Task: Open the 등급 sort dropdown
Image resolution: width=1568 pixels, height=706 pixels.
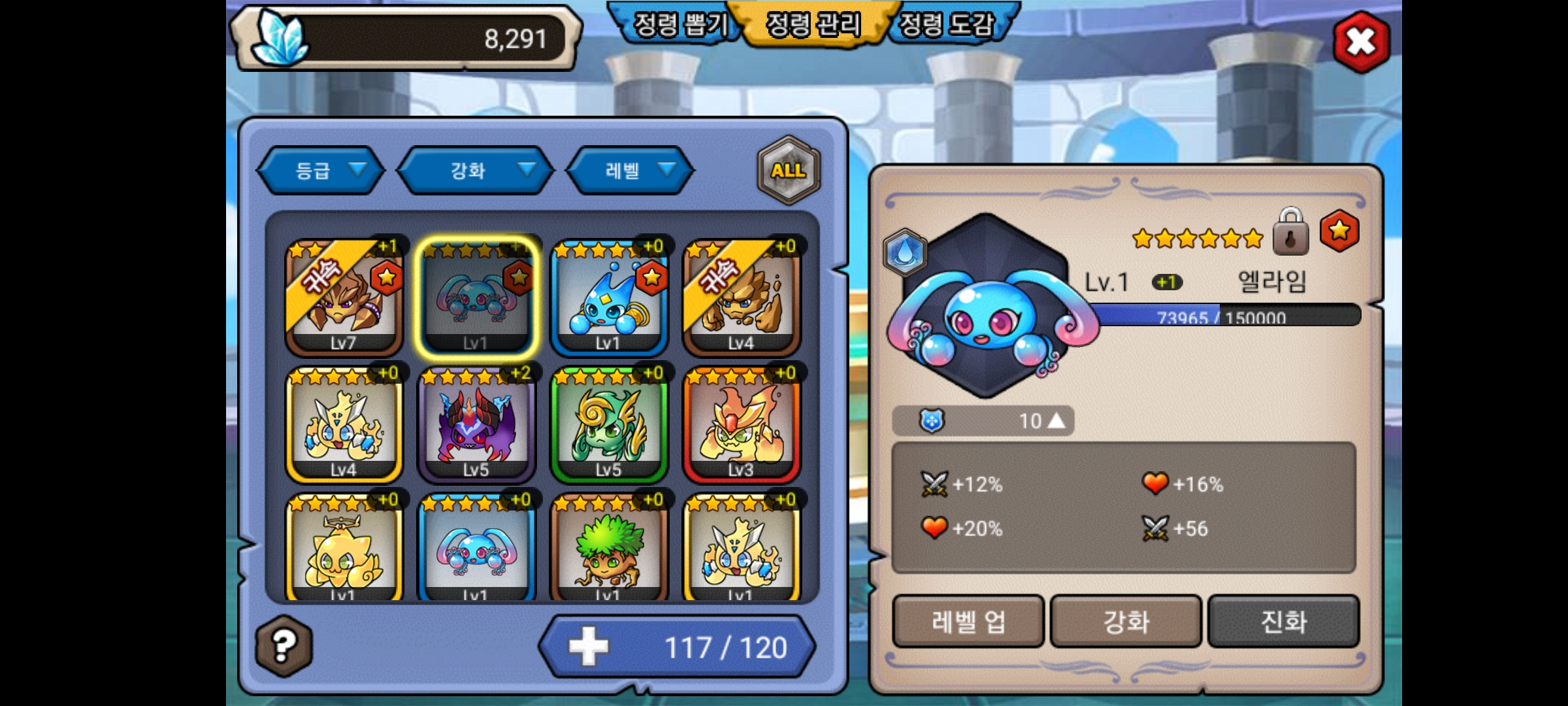Action: [x=320, y=171]
